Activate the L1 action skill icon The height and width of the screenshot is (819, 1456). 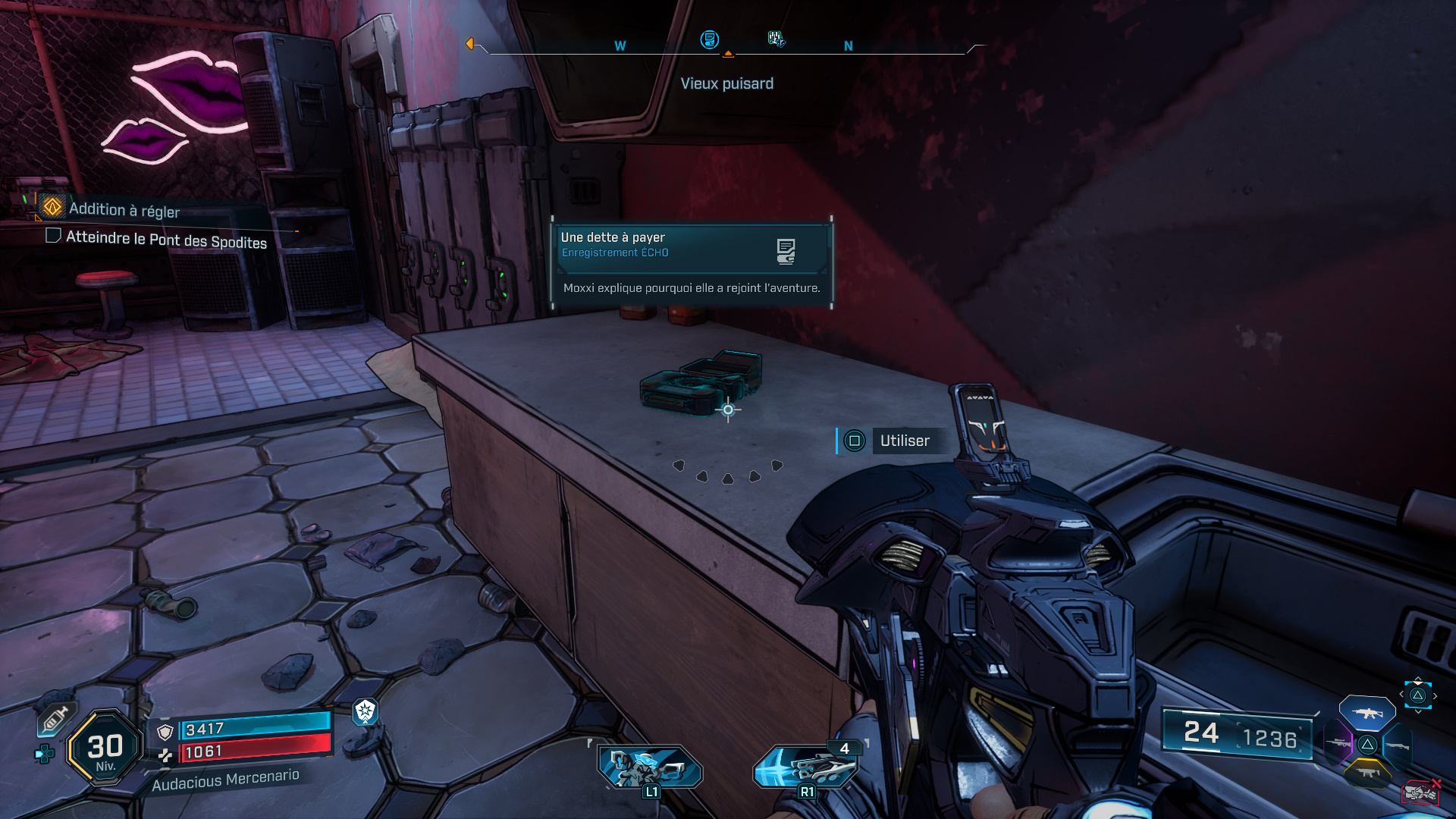(650, 767)
